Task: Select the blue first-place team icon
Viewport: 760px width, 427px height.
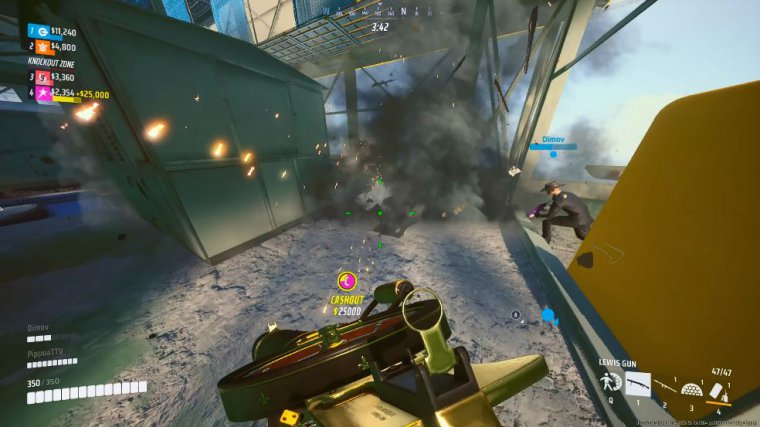Action: [x=43, y=31]
